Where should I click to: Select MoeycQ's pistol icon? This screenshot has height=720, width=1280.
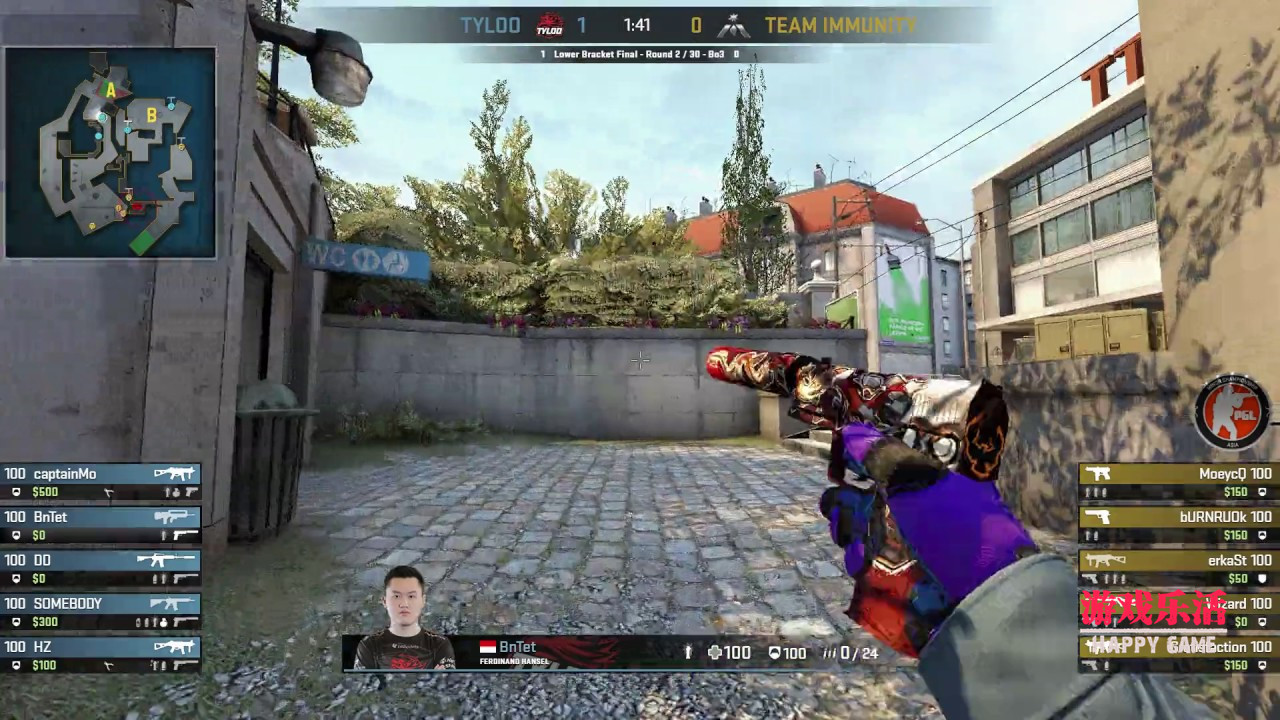click(x=1100, y=474)
